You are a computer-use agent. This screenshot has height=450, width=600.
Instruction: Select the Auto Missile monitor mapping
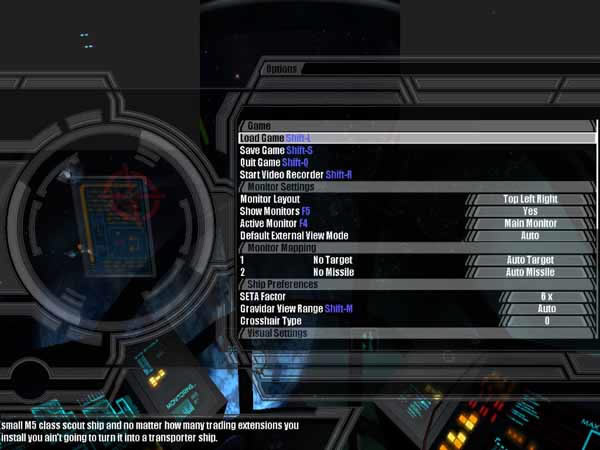[x=530, y=271]
